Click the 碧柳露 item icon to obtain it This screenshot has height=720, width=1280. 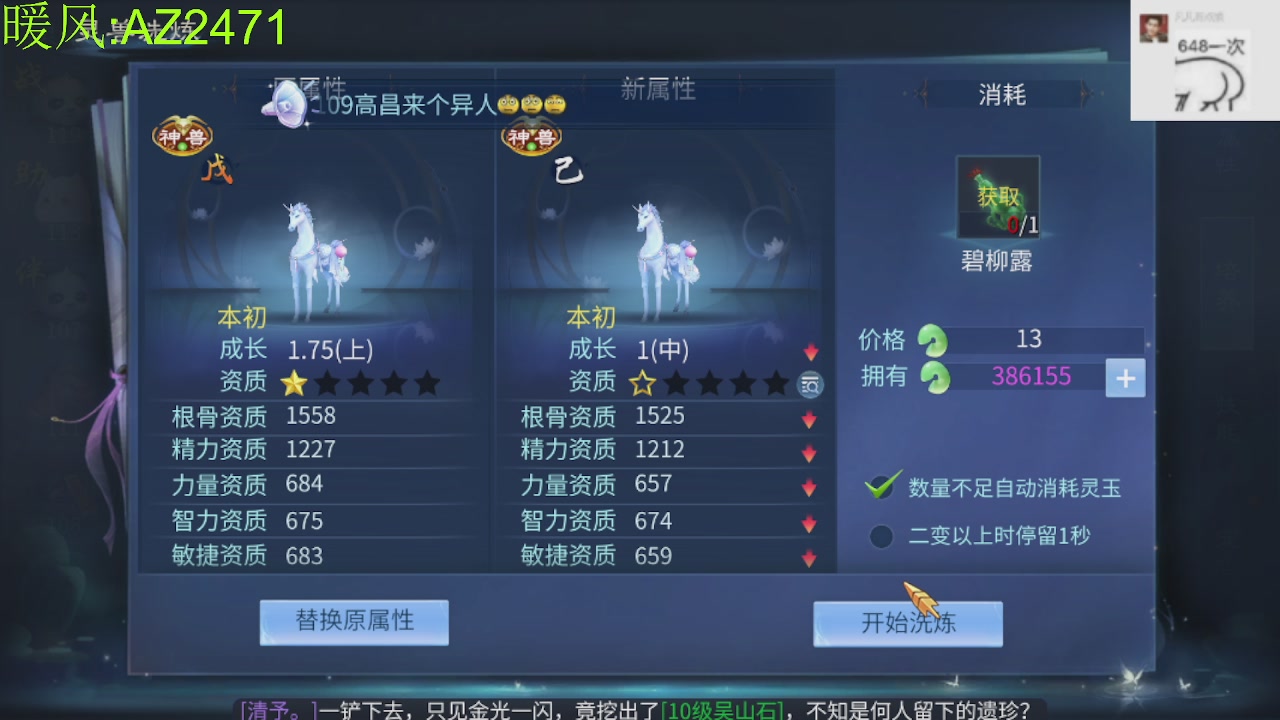coord(996,197)
